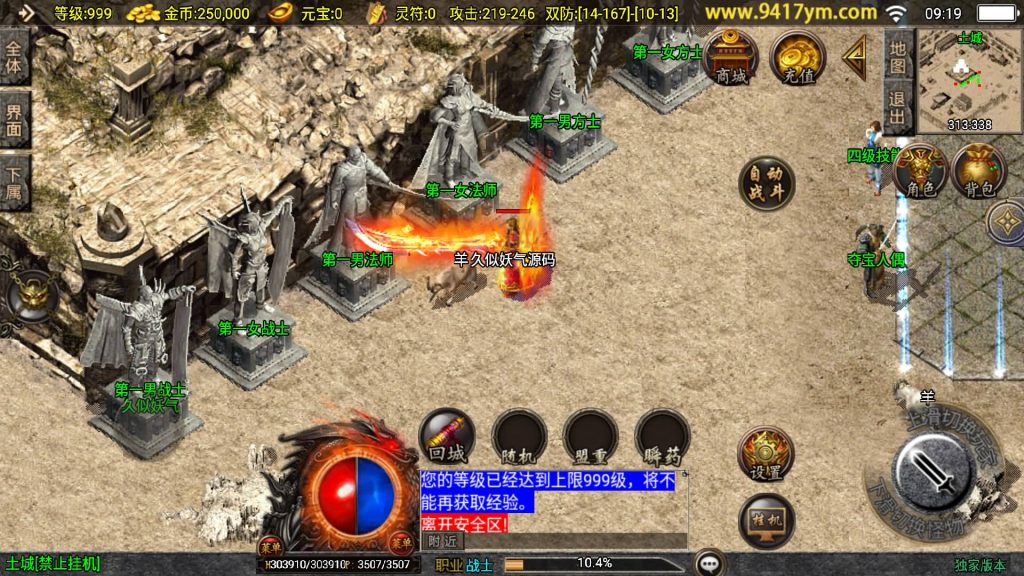Open the 角色 character sheet

click(x=919, y=170)
